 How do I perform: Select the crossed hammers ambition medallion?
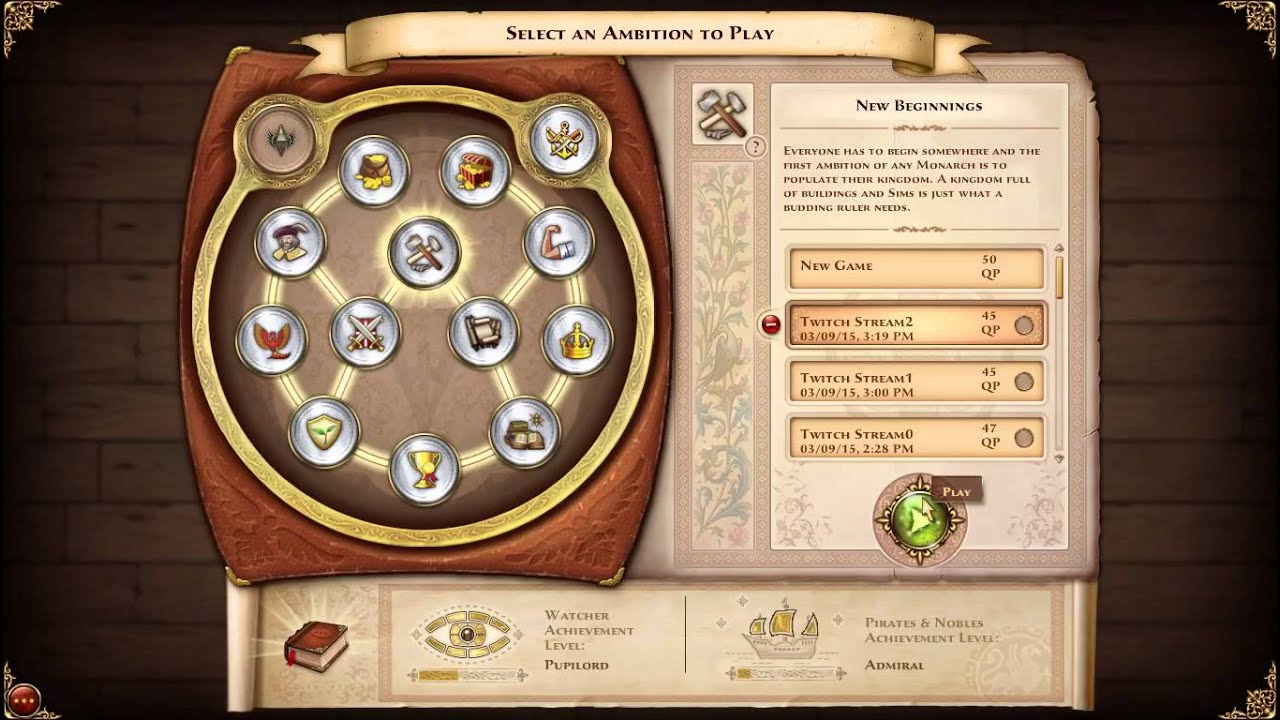click(x=425, y=252)
